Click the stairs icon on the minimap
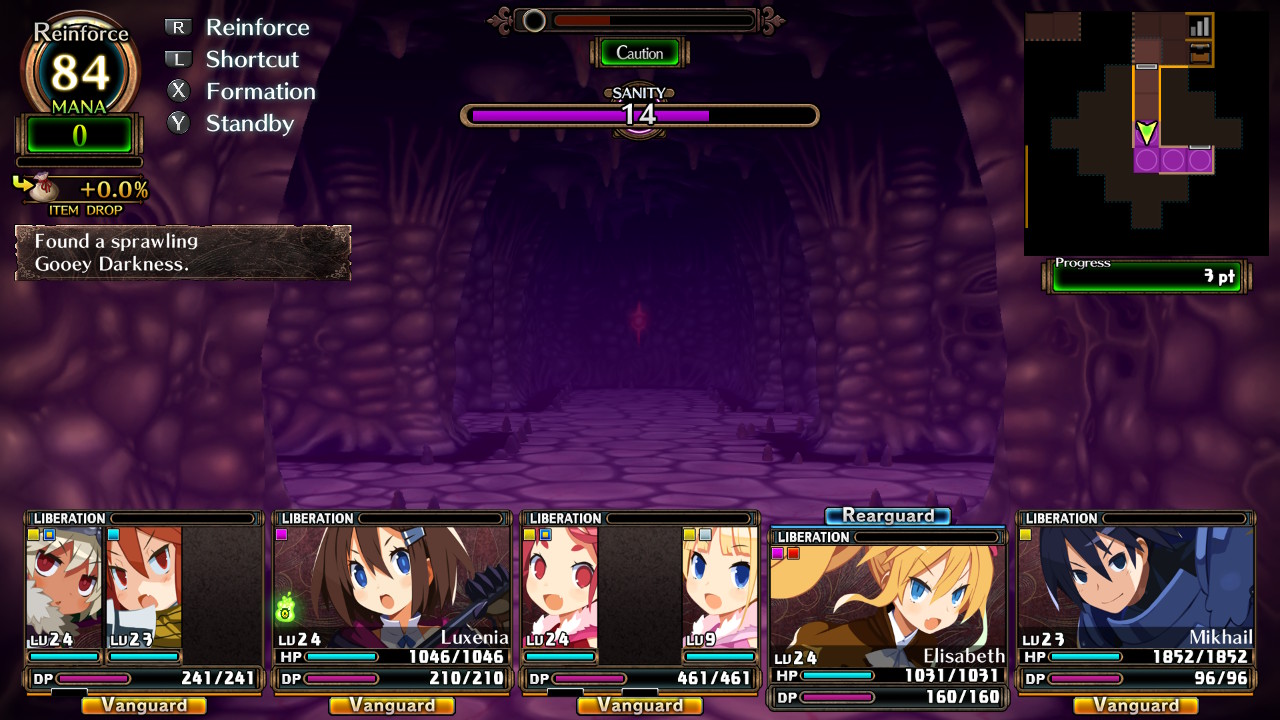Screen dimensions: 1280x720 (x=1199, y=26)
